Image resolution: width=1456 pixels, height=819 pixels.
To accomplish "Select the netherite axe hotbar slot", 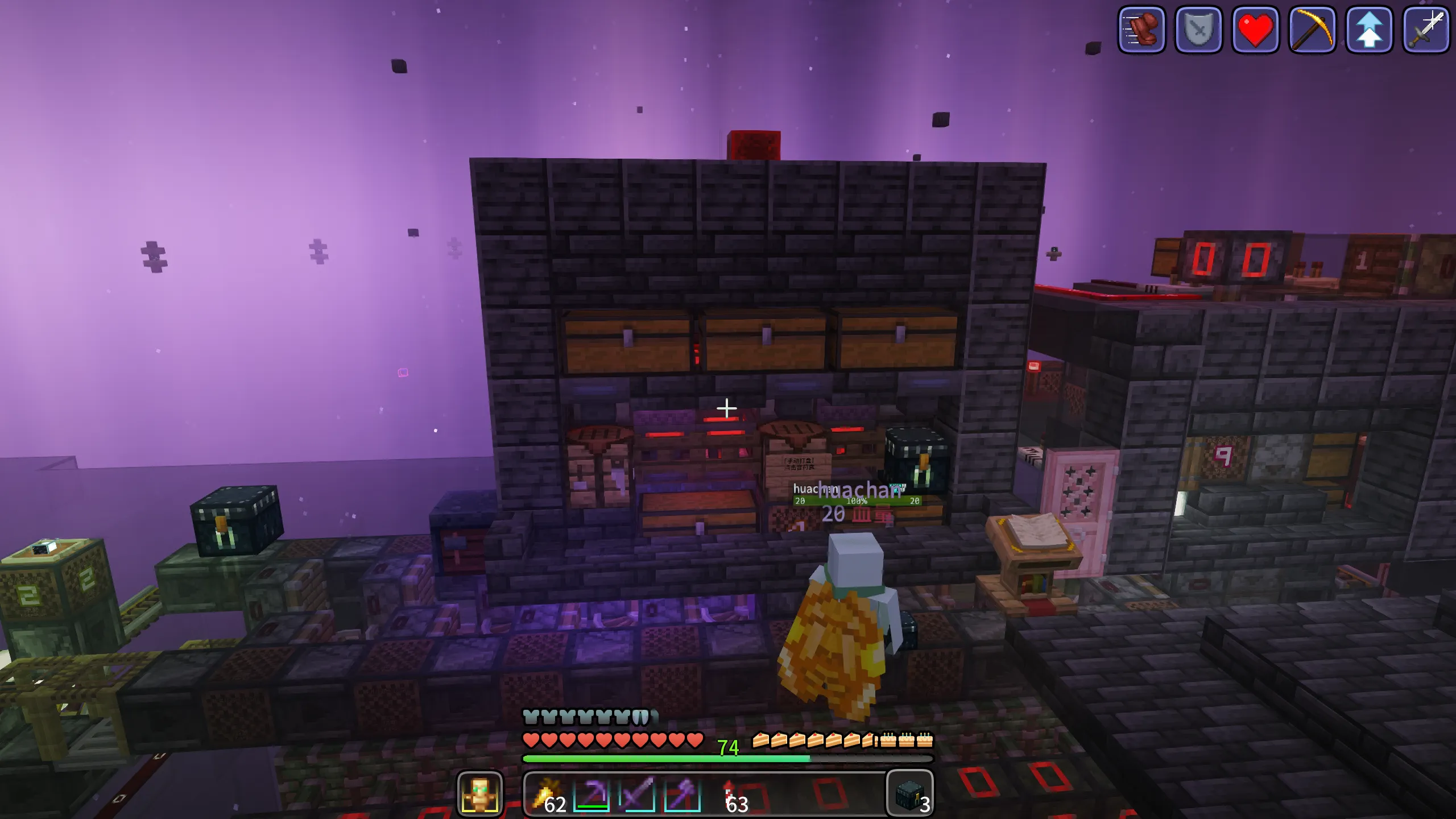I will (x=682, y=793).
